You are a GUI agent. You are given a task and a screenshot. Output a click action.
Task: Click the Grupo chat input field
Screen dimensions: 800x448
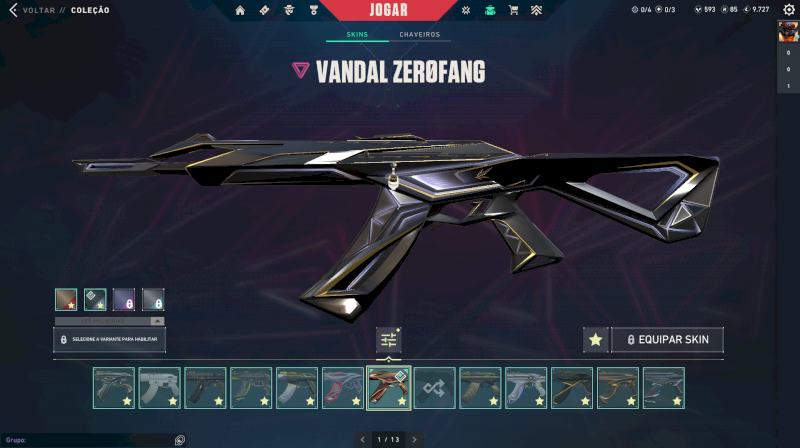90,440
